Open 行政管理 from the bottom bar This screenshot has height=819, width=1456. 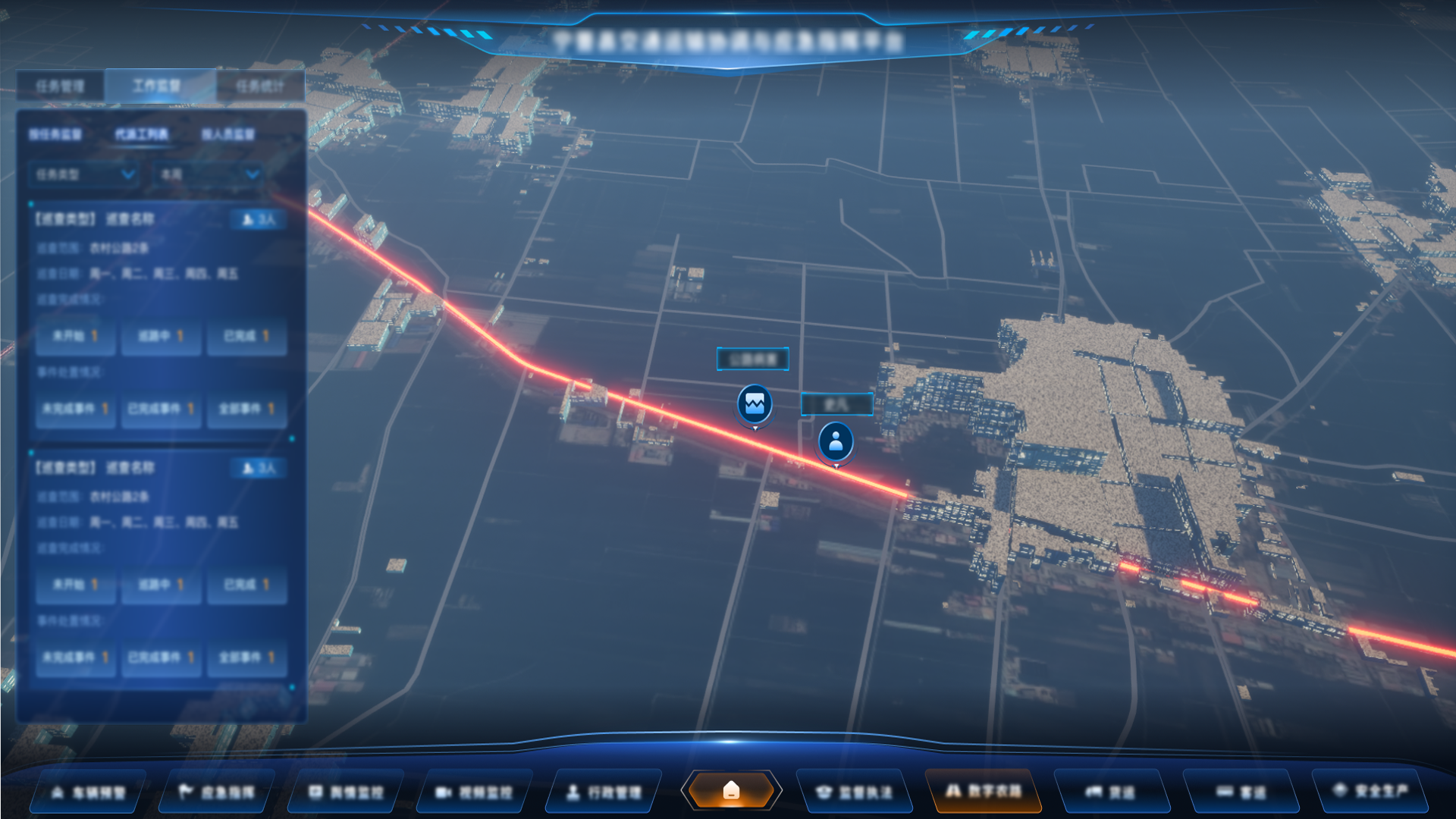click(x=604, y=792)
